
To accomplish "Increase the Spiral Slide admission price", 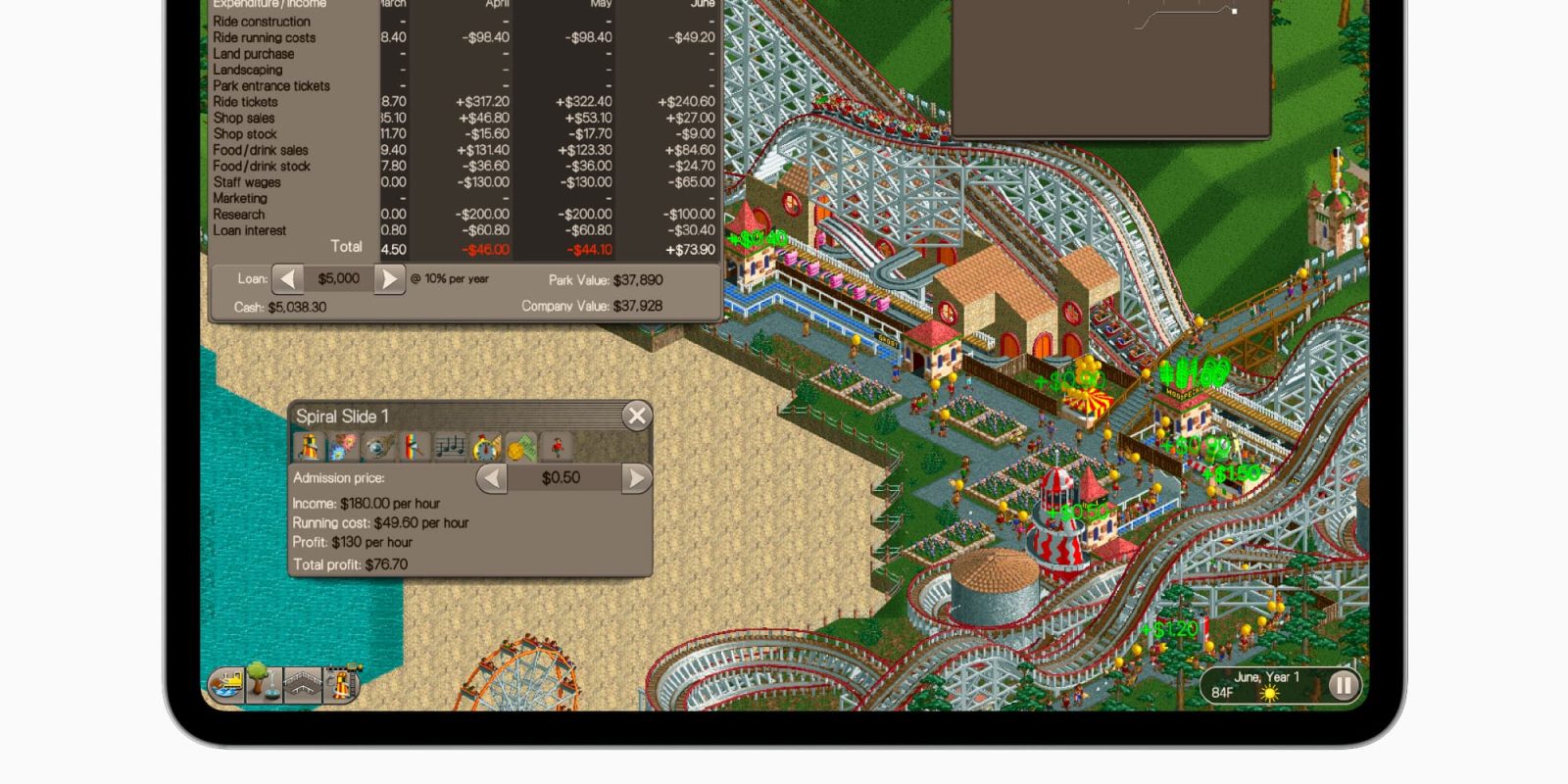I will [636, 478].
